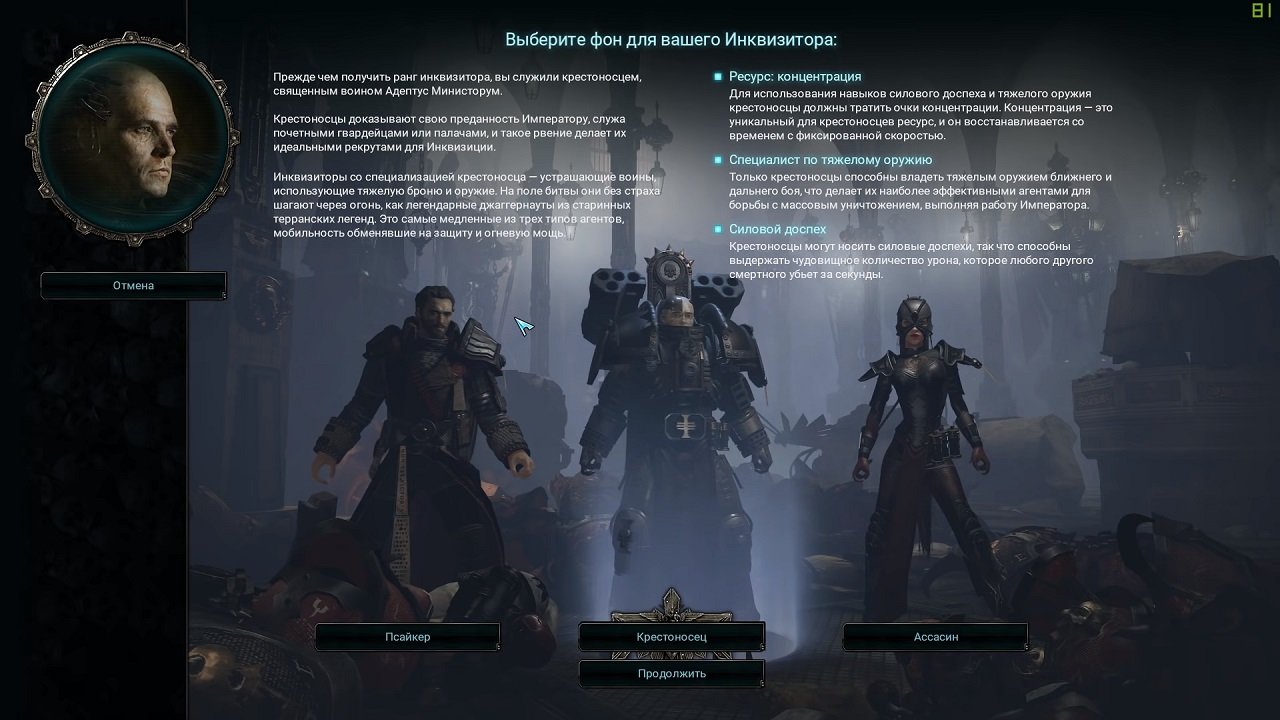Click the title "Выберите фон для вашего Инквизитора"
The width and height of the screenshot is (1280, 720).
tap(671, 38)
